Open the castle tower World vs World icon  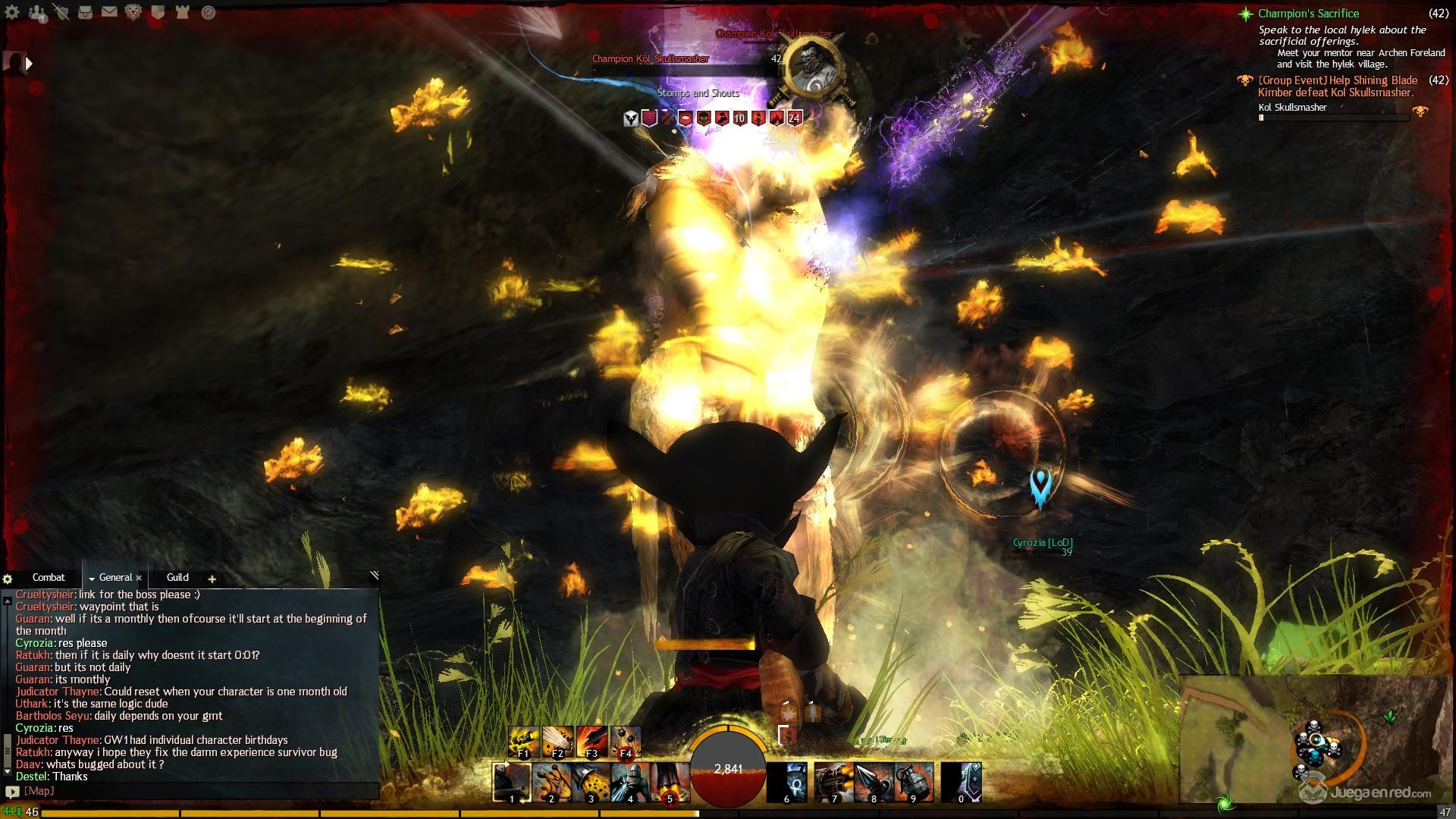182,12
